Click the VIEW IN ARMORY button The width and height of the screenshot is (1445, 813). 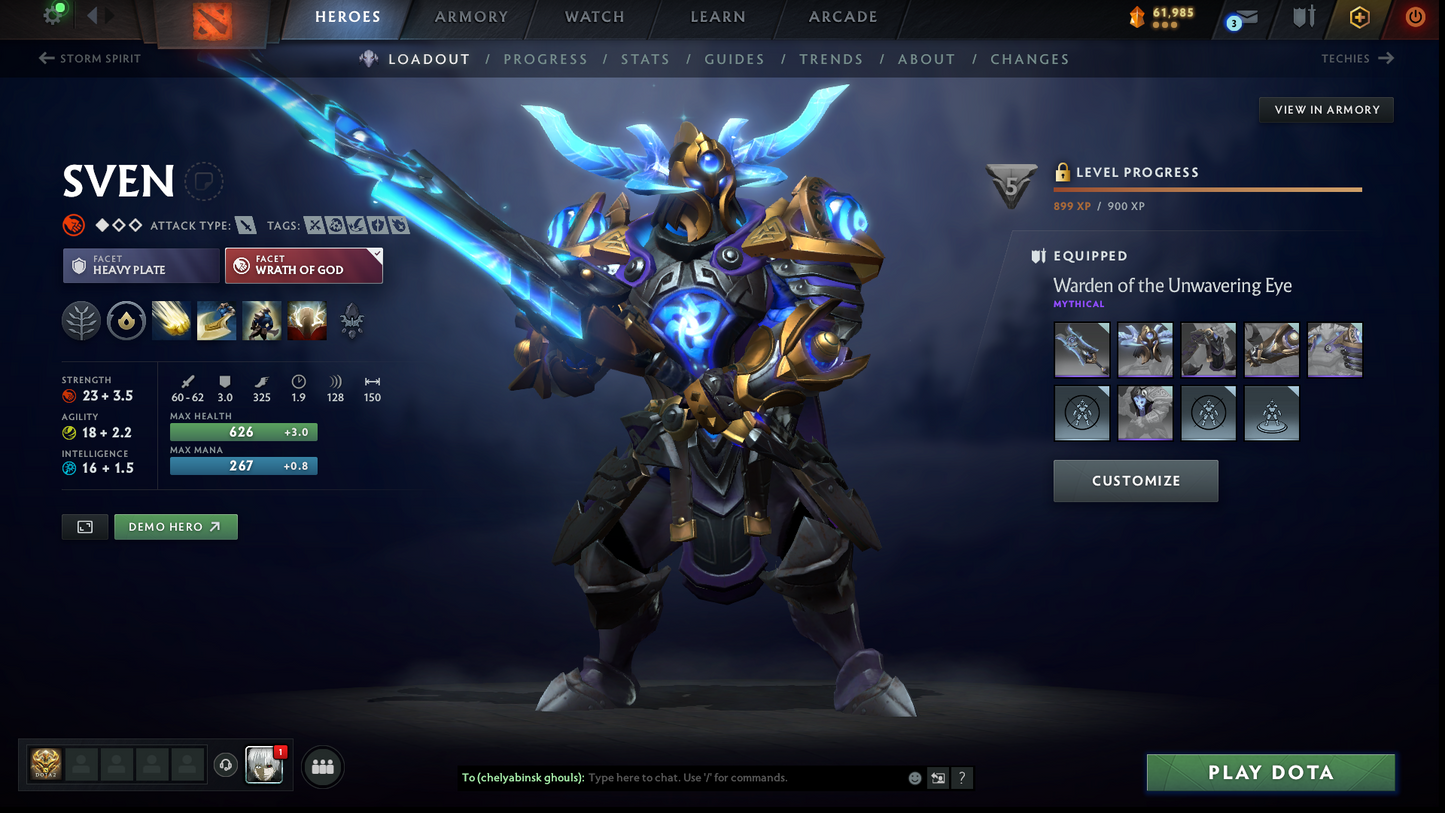(1326, 110)
